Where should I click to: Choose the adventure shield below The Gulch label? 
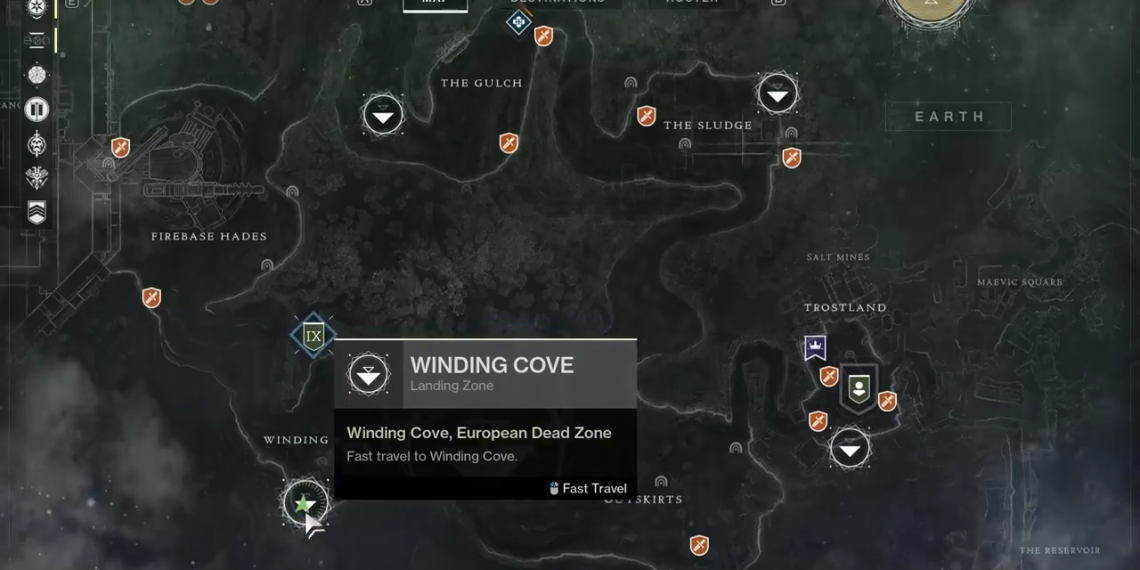(x=509, y=143)
